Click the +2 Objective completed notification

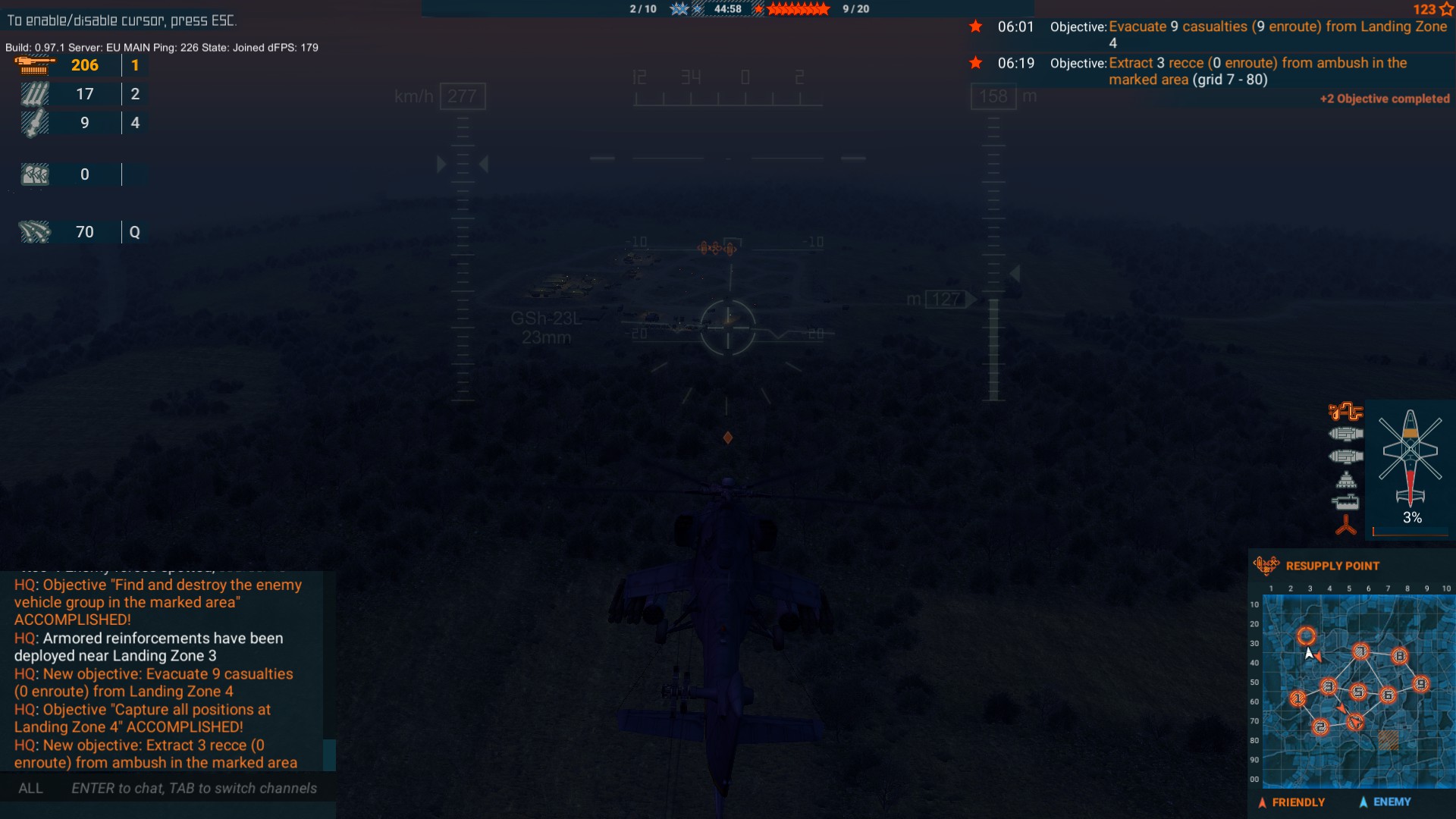1385,99
